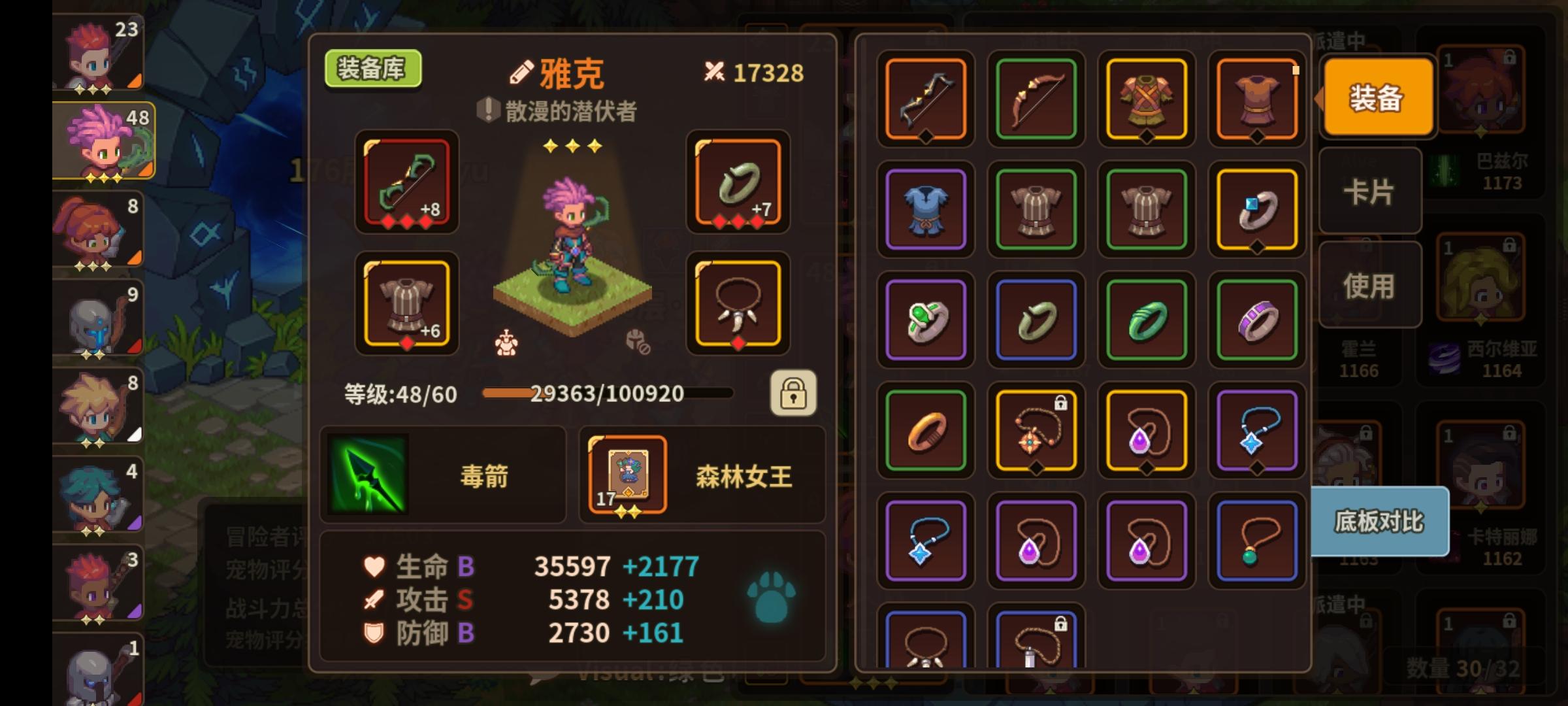
Task: Select the equipped chest armor +6 slot
Action: pos(405,305)
